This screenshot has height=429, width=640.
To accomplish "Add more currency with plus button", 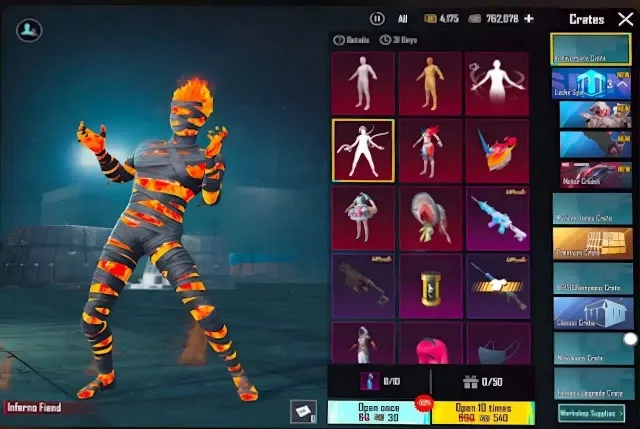I will click(x=529, y=19).
